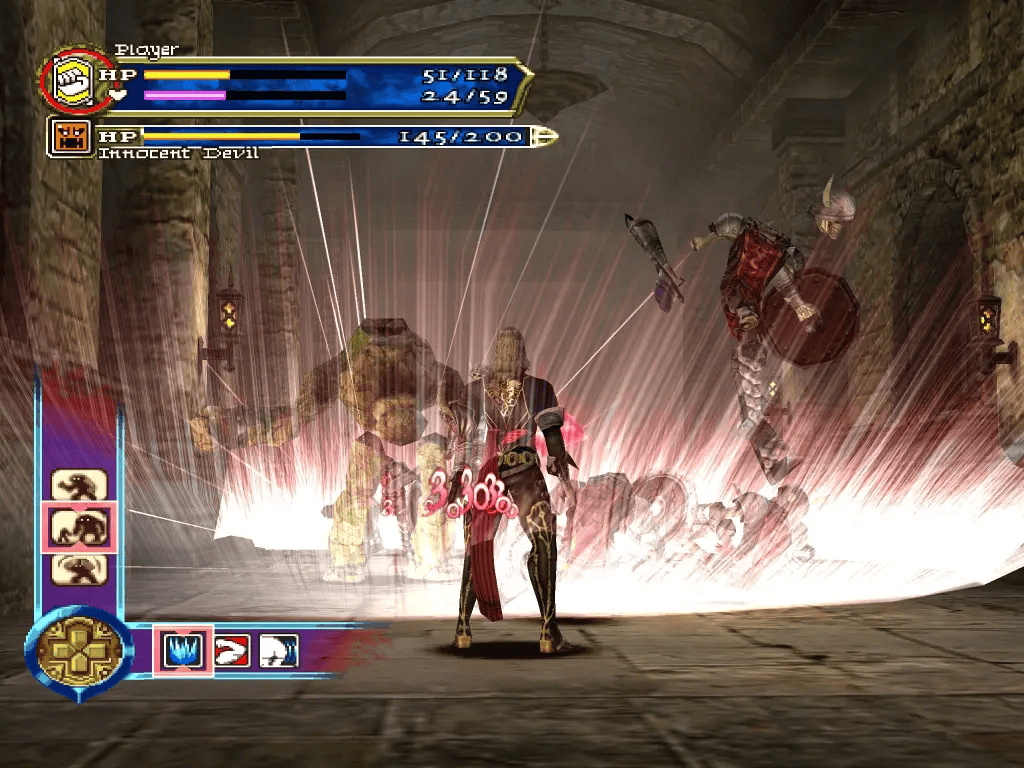Click the player's fist weapon portrait icon
This screenshot has height=768, width=1024.
(x=73, y=81)
